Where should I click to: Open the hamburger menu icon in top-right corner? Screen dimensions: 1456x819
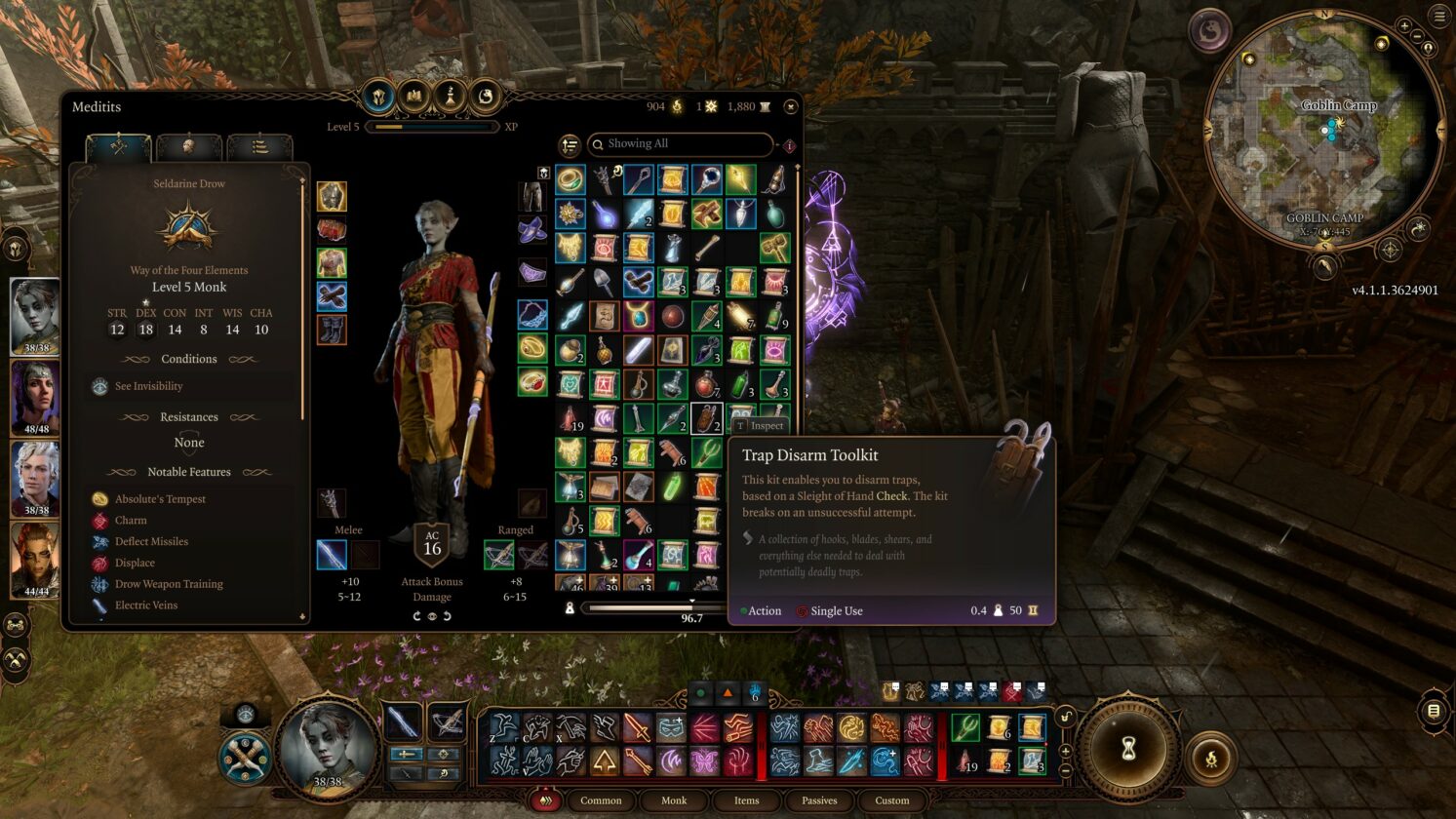[x=1440, y=17]
